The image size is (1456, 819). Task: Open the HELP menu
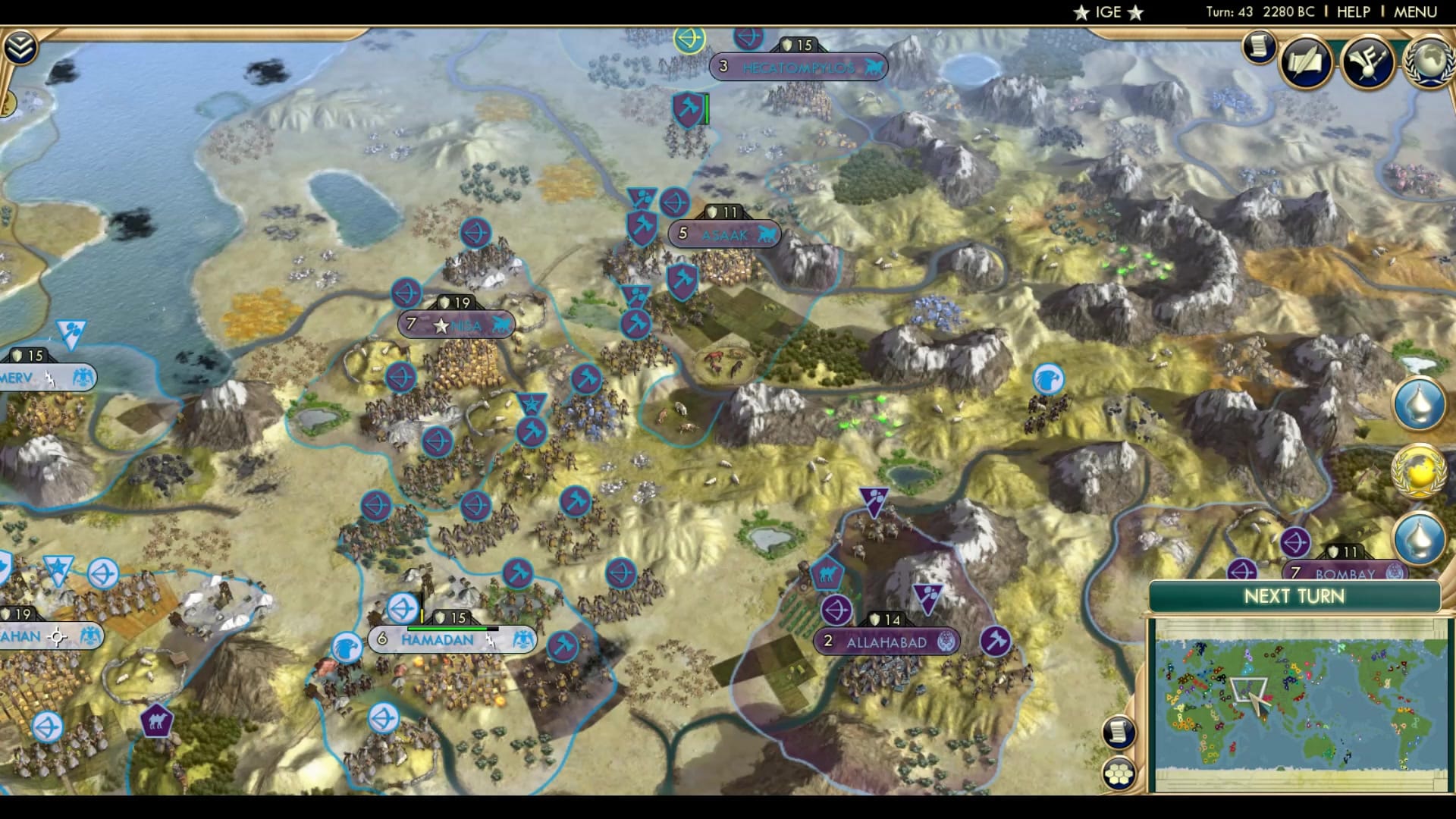[1353, 11]
